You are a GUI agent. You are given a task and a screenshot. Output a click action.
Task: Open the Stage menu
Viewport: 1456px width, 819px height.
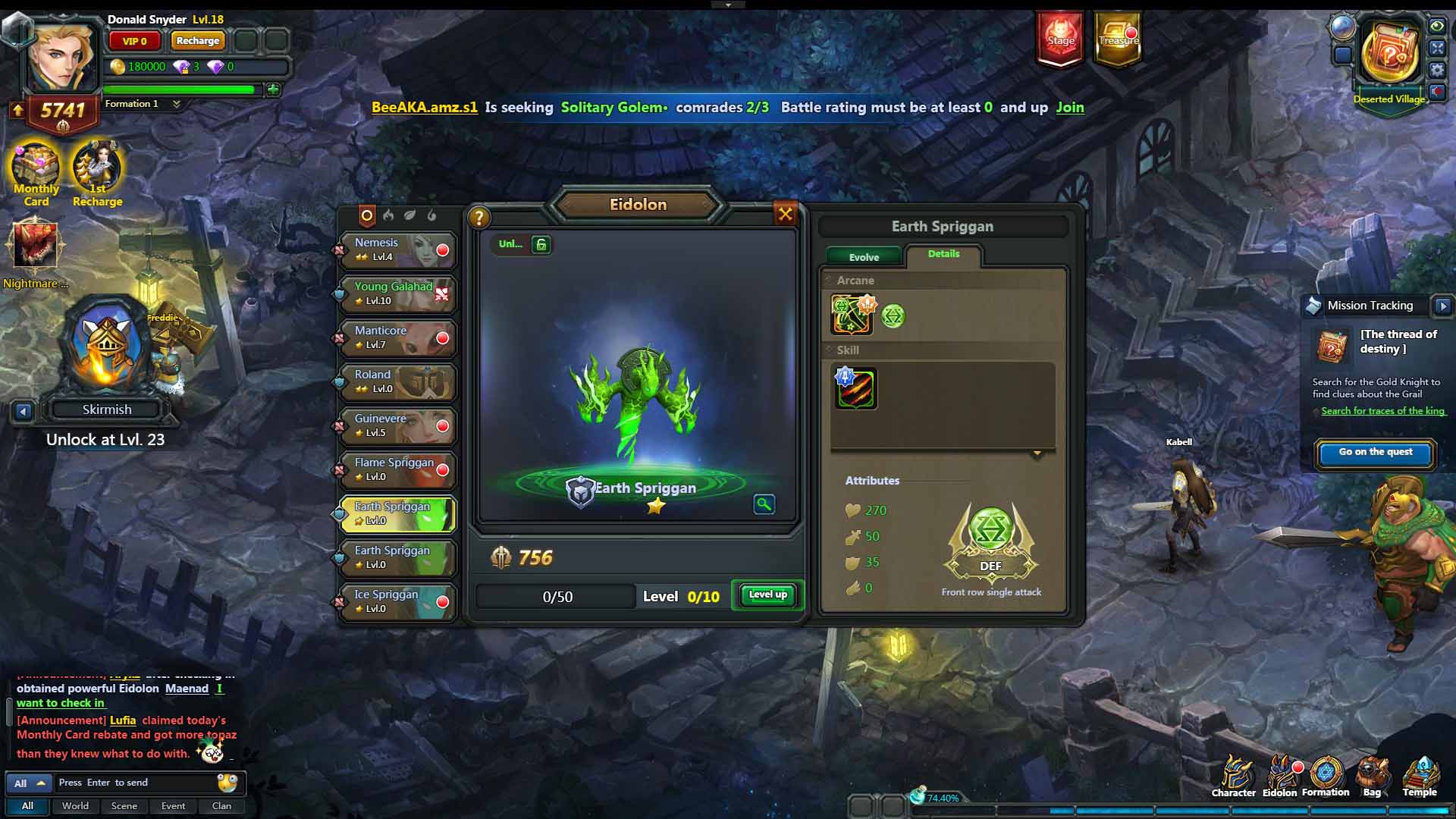1060,38
